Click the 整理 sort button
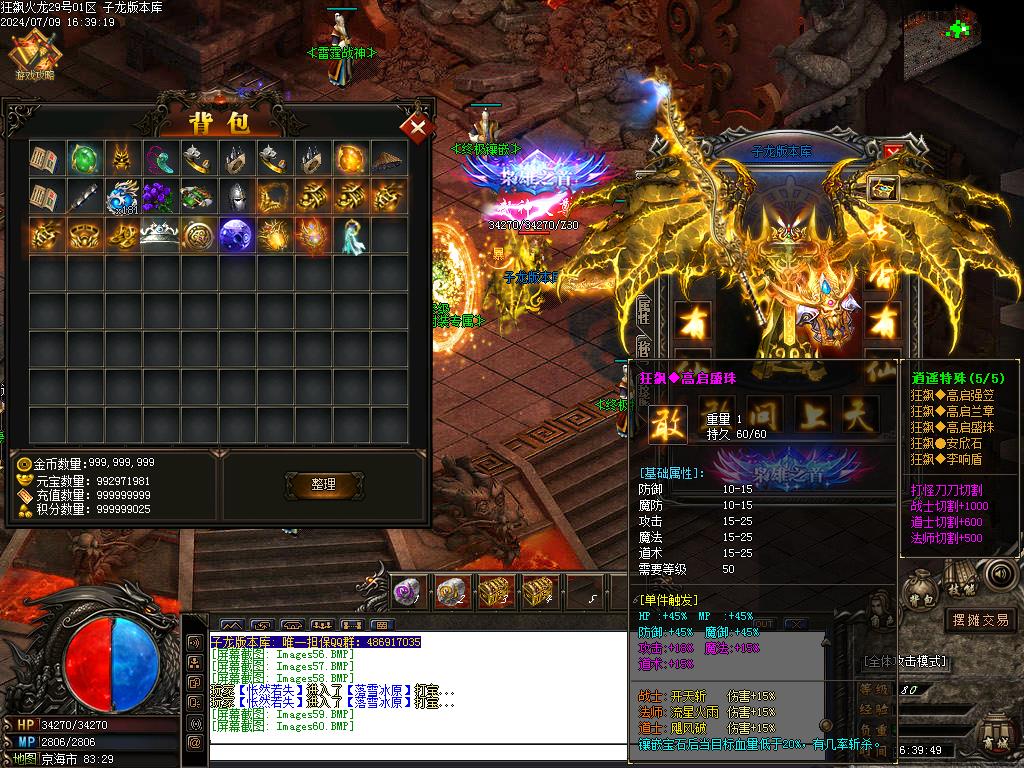The height and width of the screenshot is (768, 1024). [x=323, y=484]
